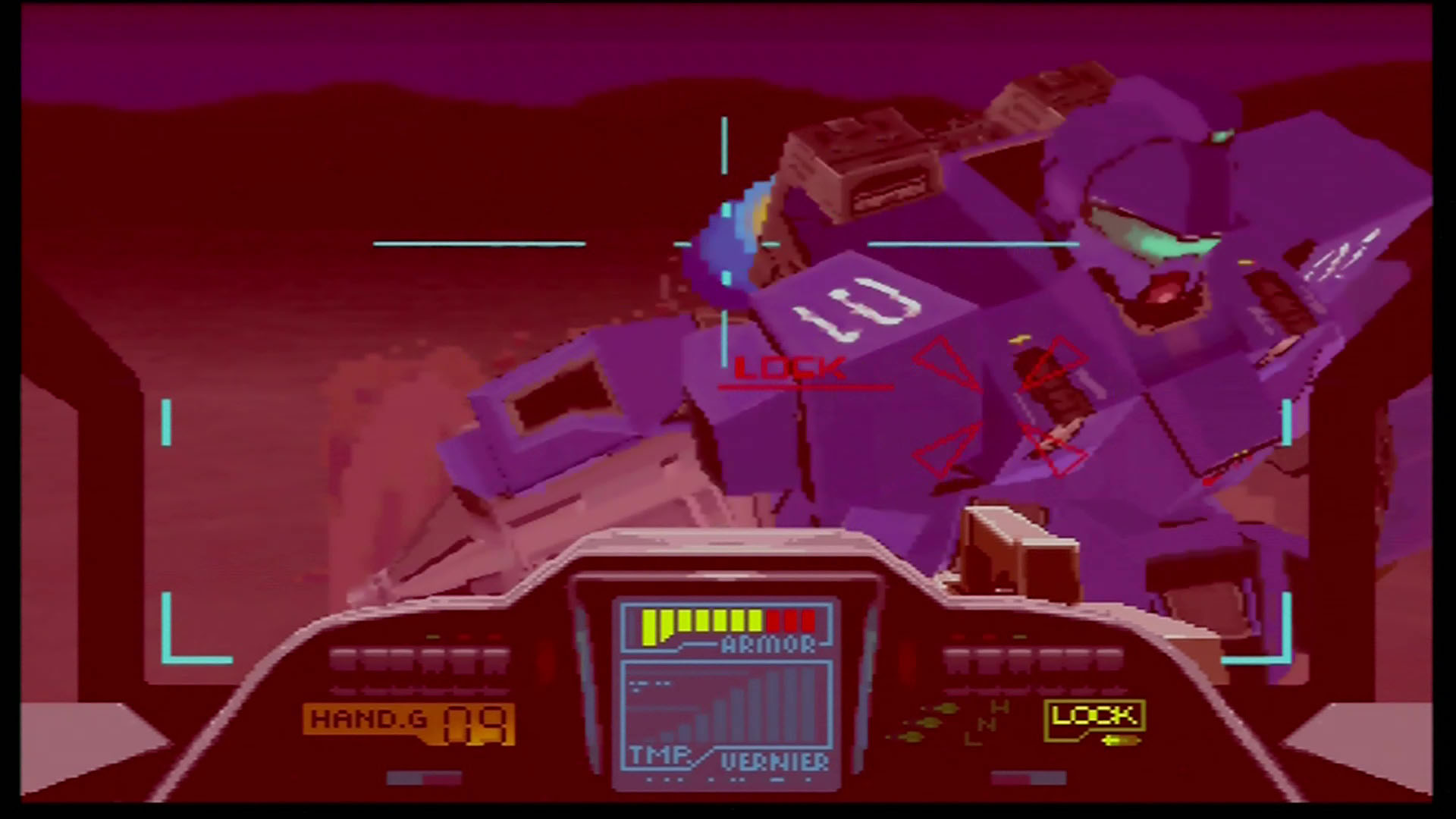Select the N position on the gear indicator
This screenshot has width=1456, height=819.
986,724
